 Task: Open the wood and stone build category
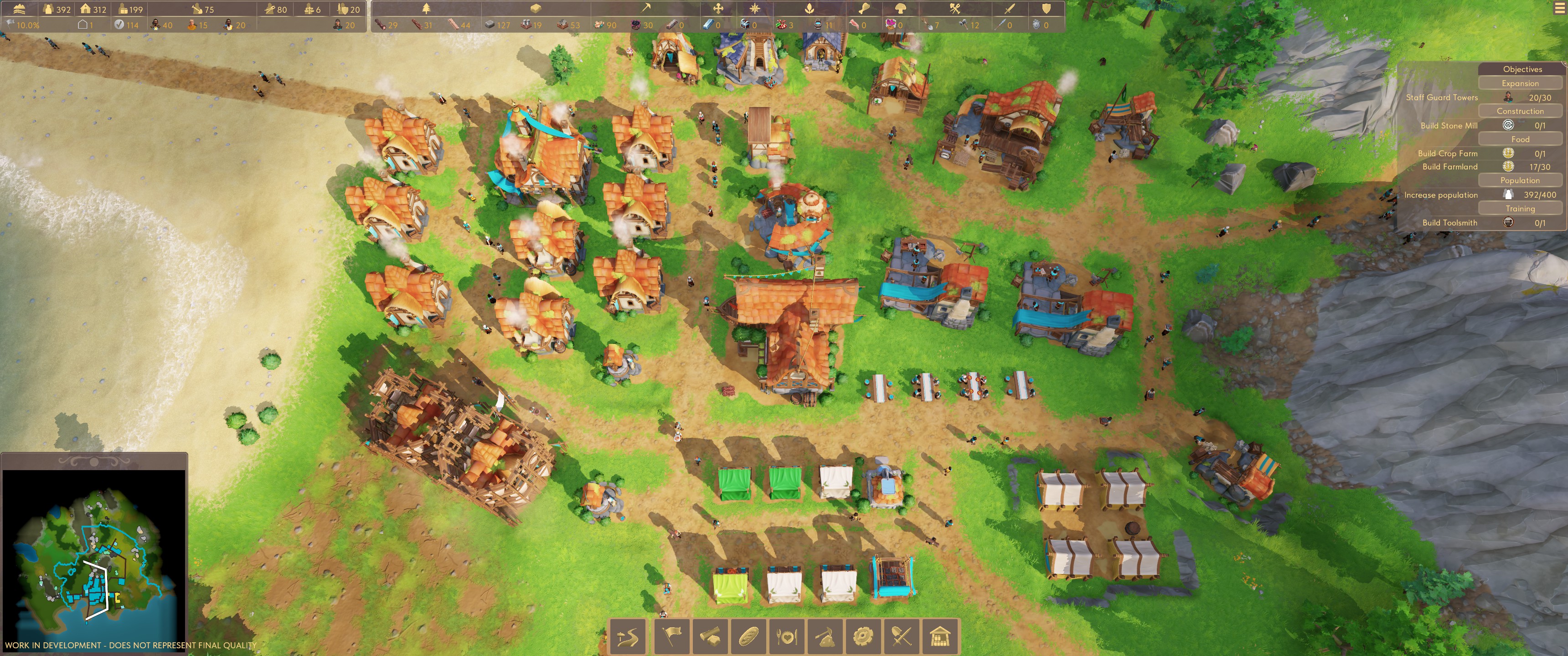[x=710, y=636]
